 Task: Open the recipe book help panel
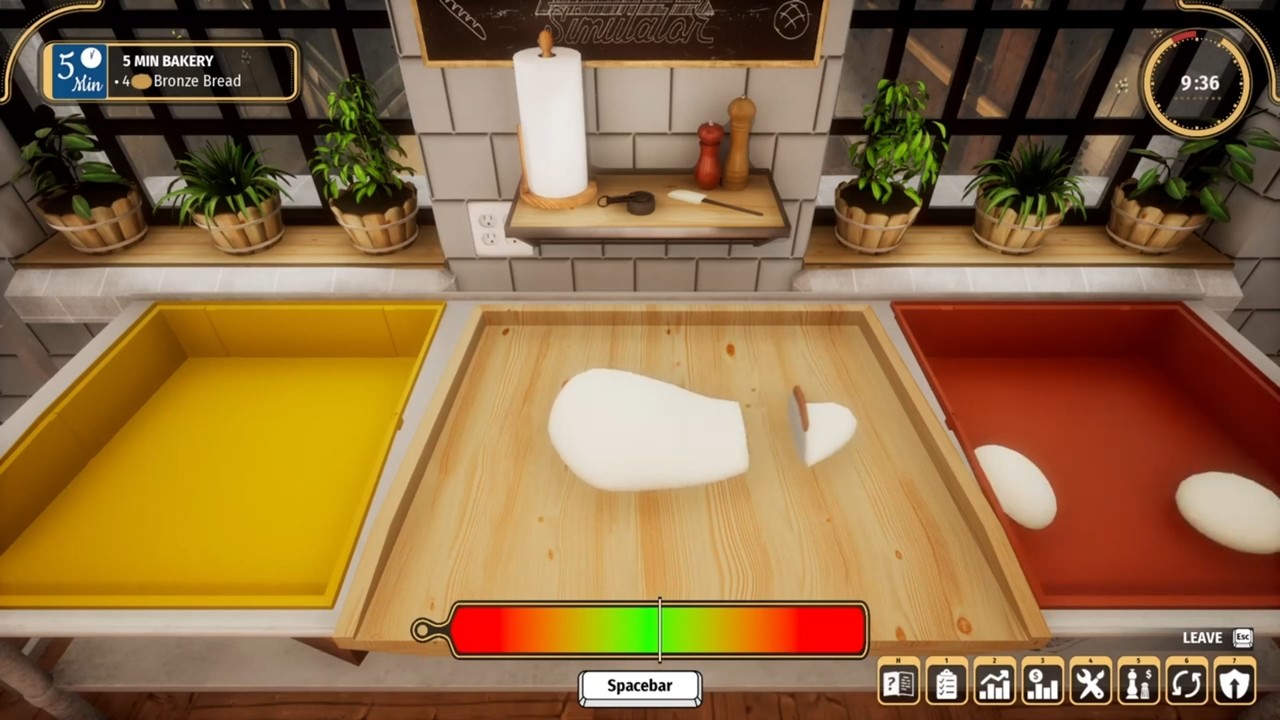click(897, 682)
